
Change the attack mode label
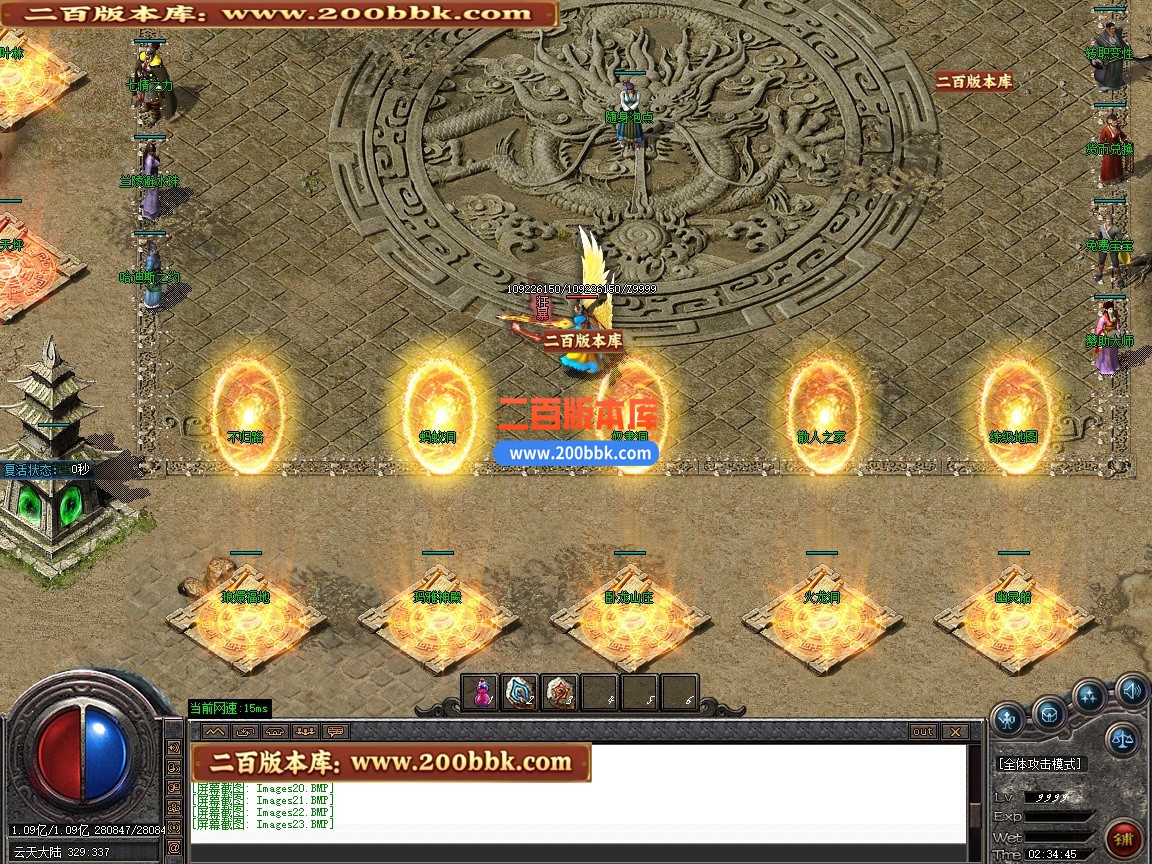pos(1040,764)
